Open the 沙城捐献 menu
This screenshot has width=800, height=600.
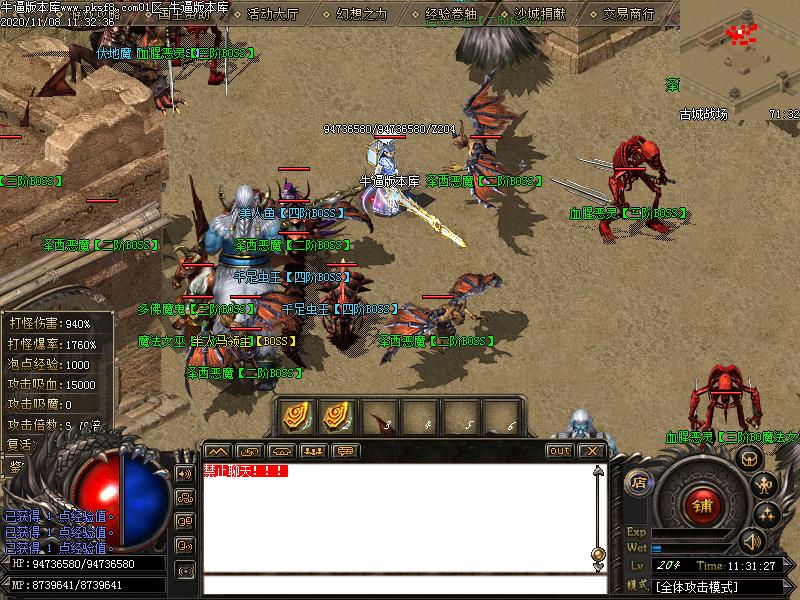click(541, 15)
